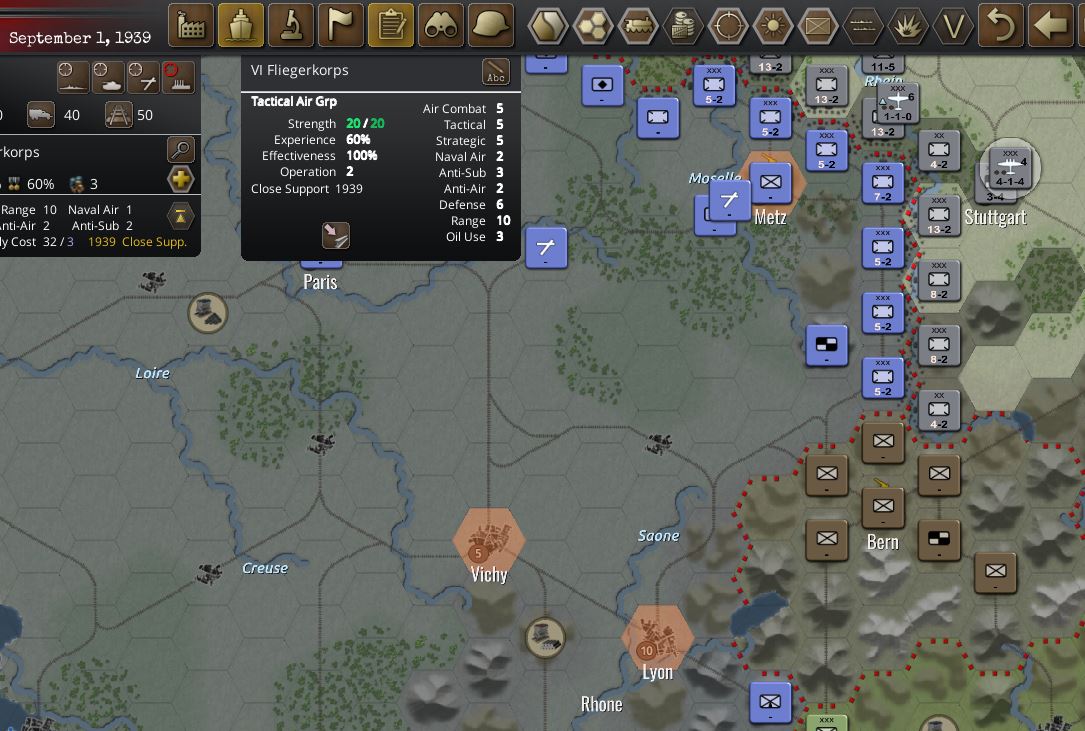
Task: Click the yellow upgrade chevron button
Action: click(181, 215)
